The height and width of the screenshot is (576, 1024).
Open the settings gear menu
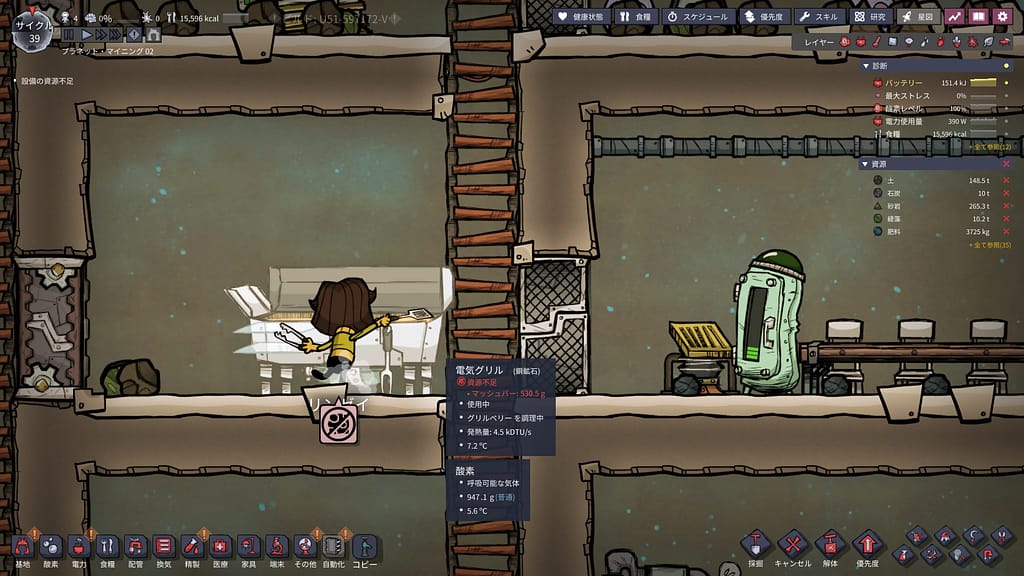1002,16
